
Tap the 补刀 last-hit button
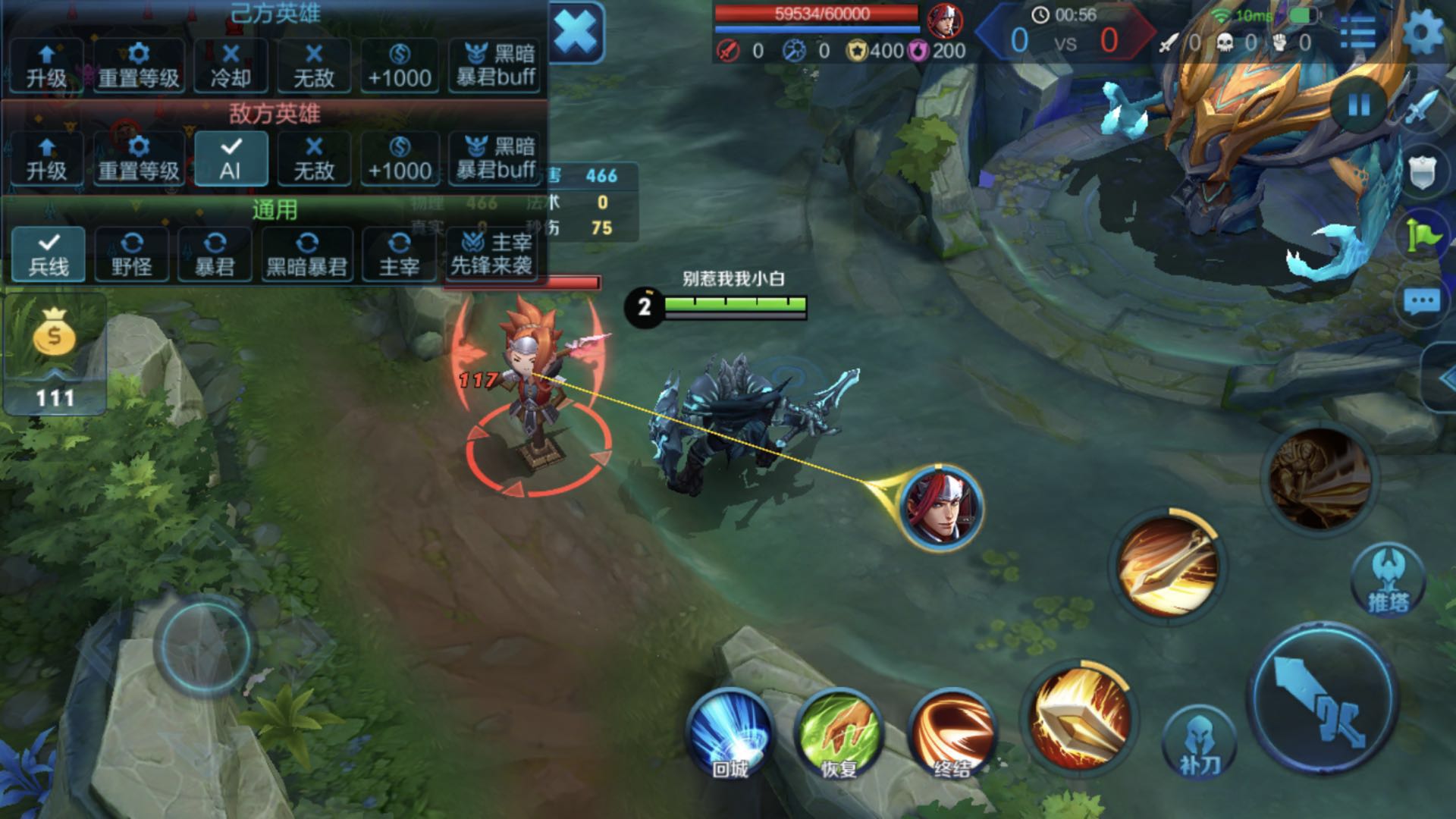pyautogui.click(x=1199, y=745)
